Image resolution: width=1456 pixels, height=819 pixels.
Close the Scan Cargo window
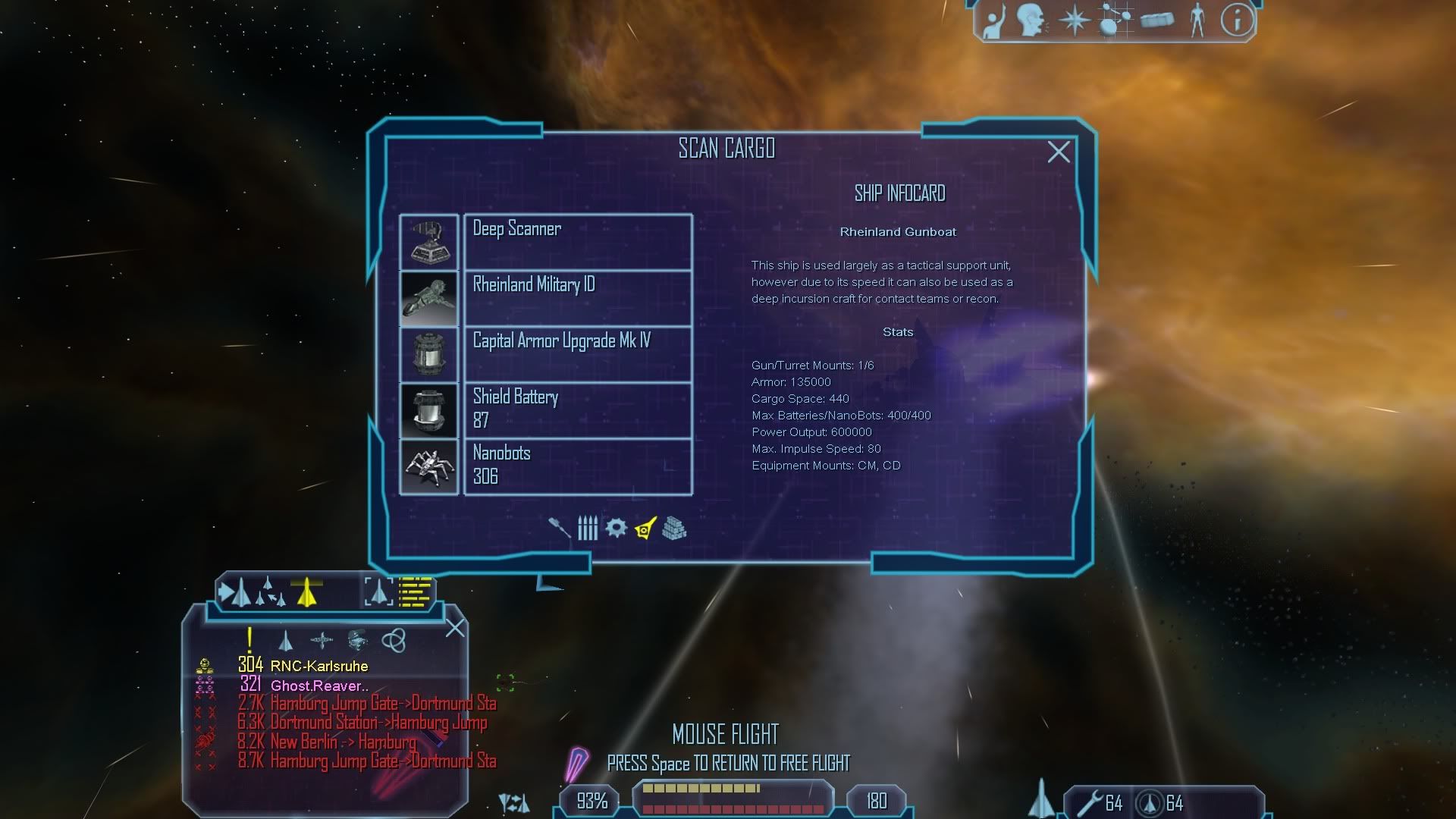coord(1059,152)
